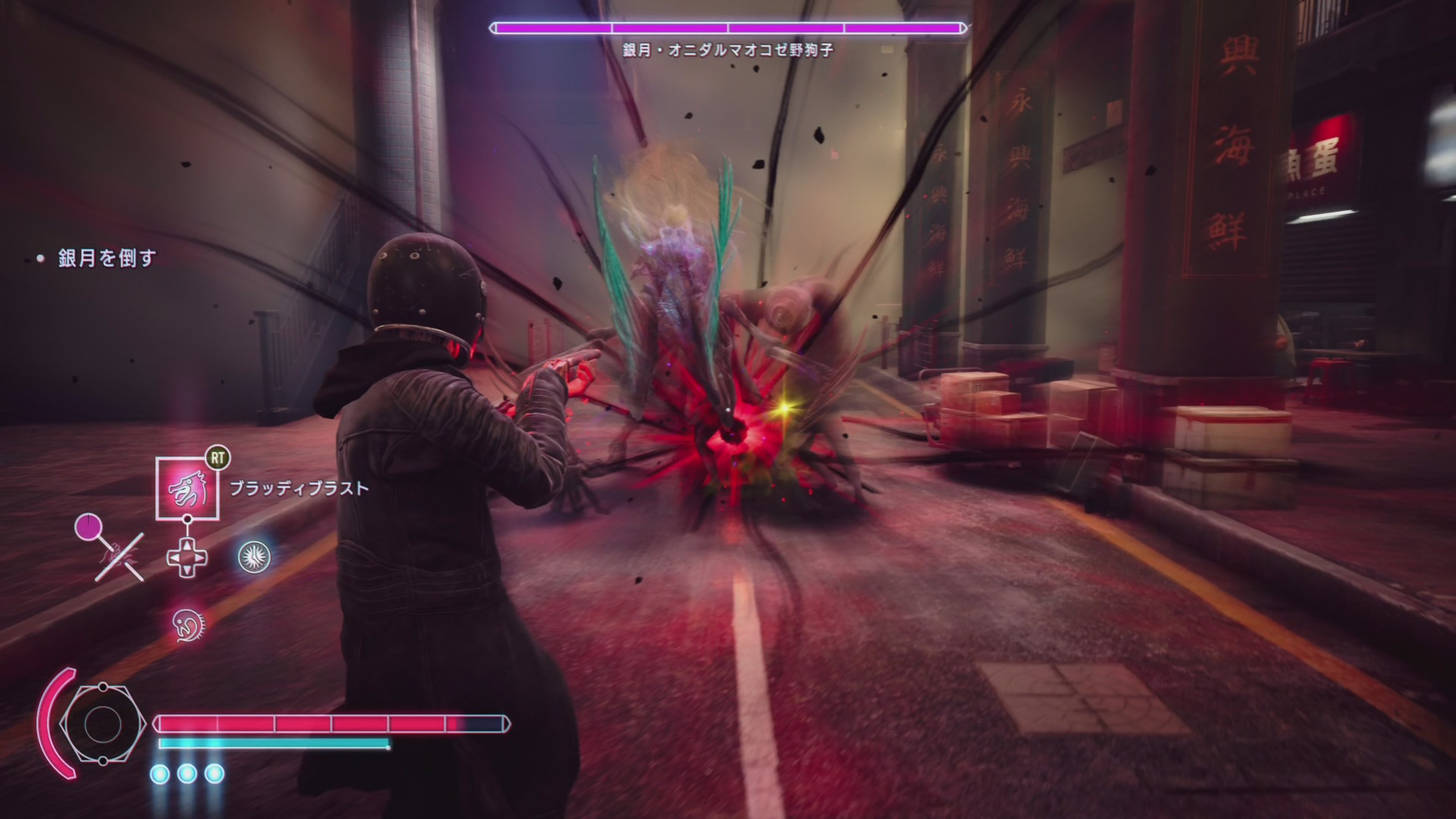Click the crossed-out hand skill icon
Screen dimensions: 1456x819
119,557
